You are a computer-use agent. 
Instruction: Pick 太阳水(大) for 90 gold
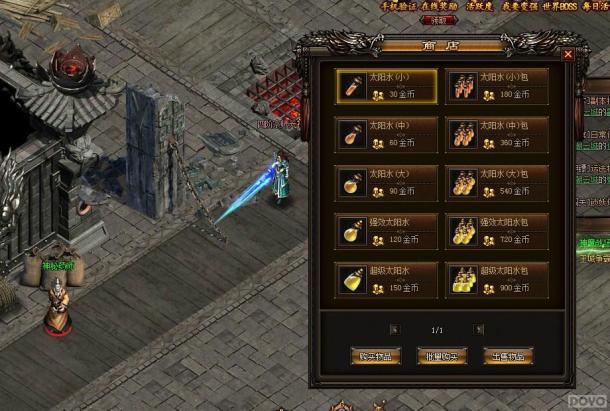[386, 183]
